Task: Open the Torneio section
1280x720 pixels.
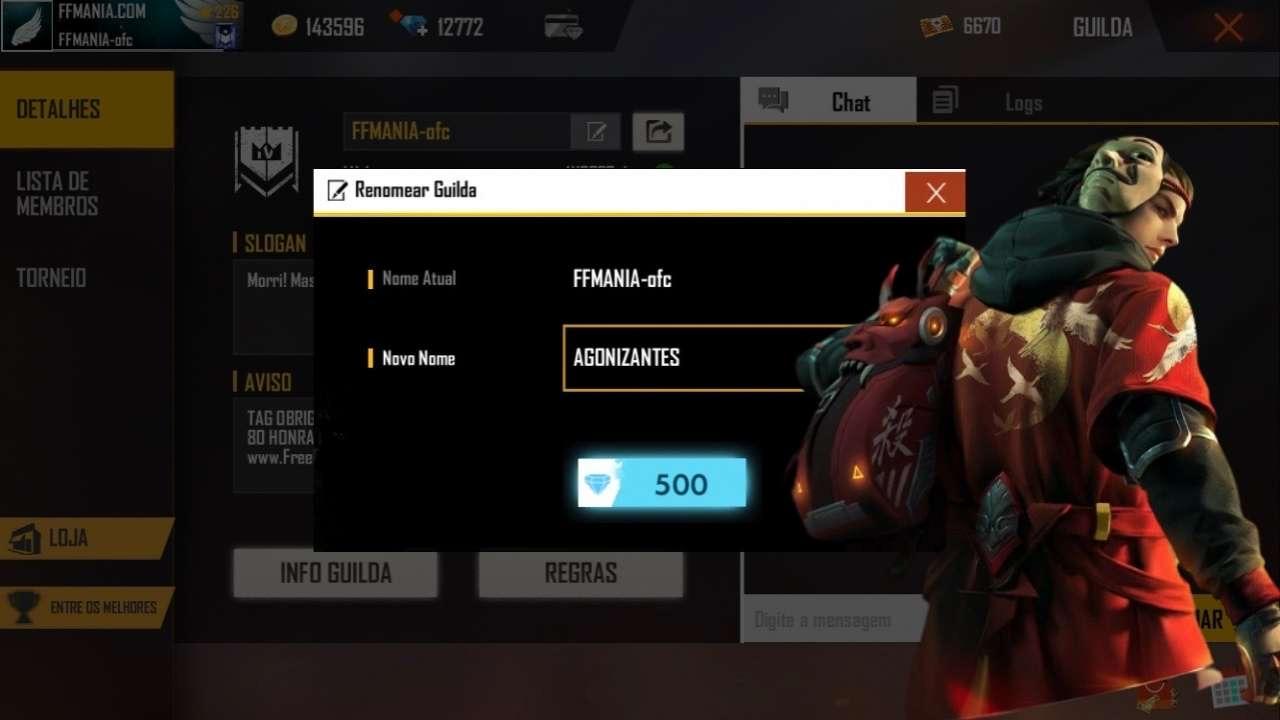Action: click(x=52, y=278)
